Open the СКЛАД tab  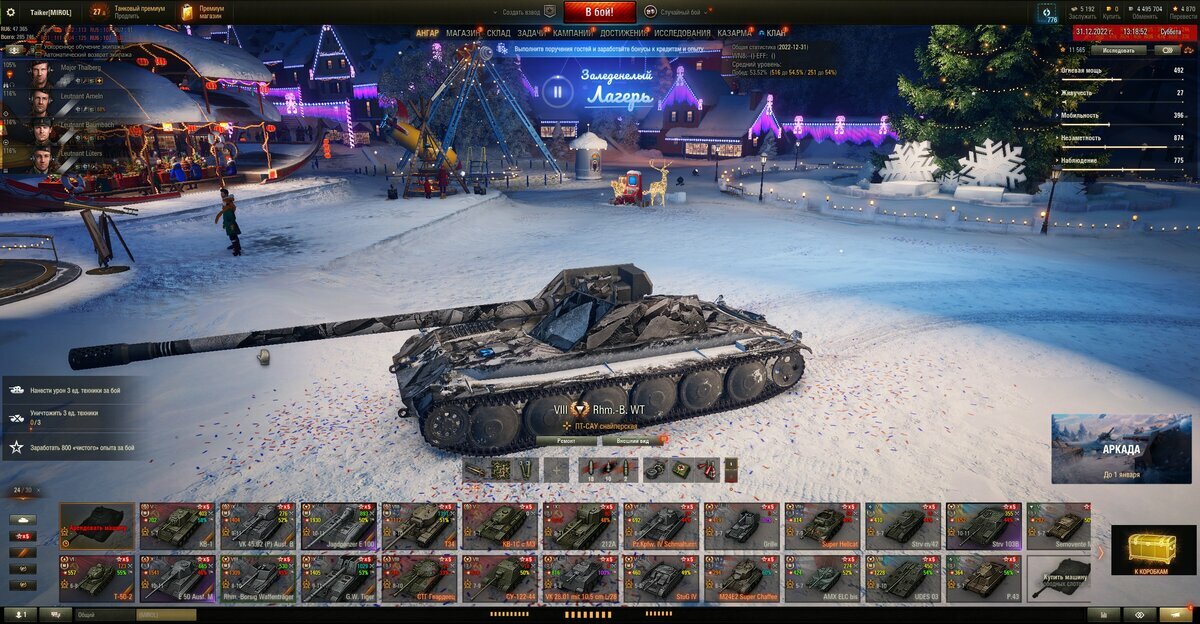tap(498, 33)
